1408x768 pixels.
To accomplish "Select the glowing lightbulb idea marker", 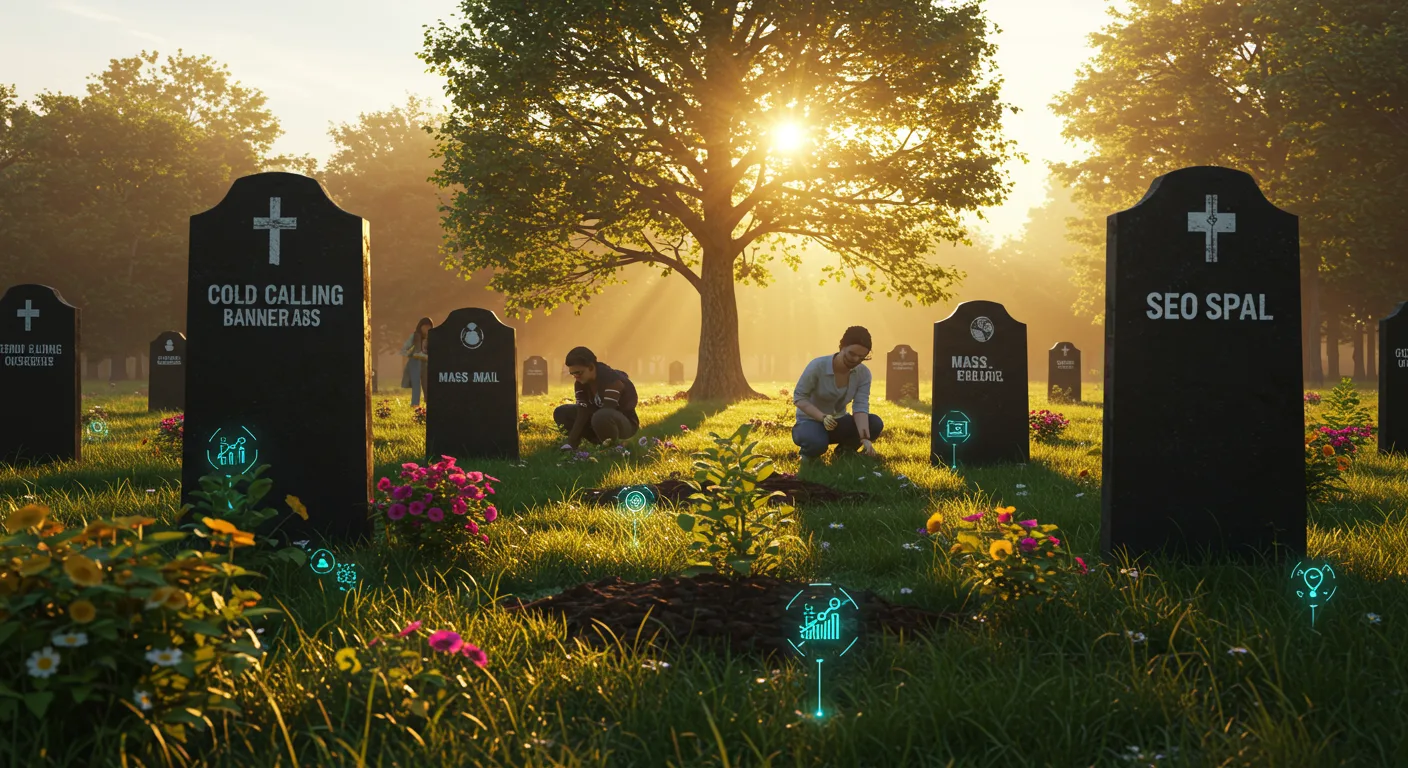I will (x=1313, y=582).
